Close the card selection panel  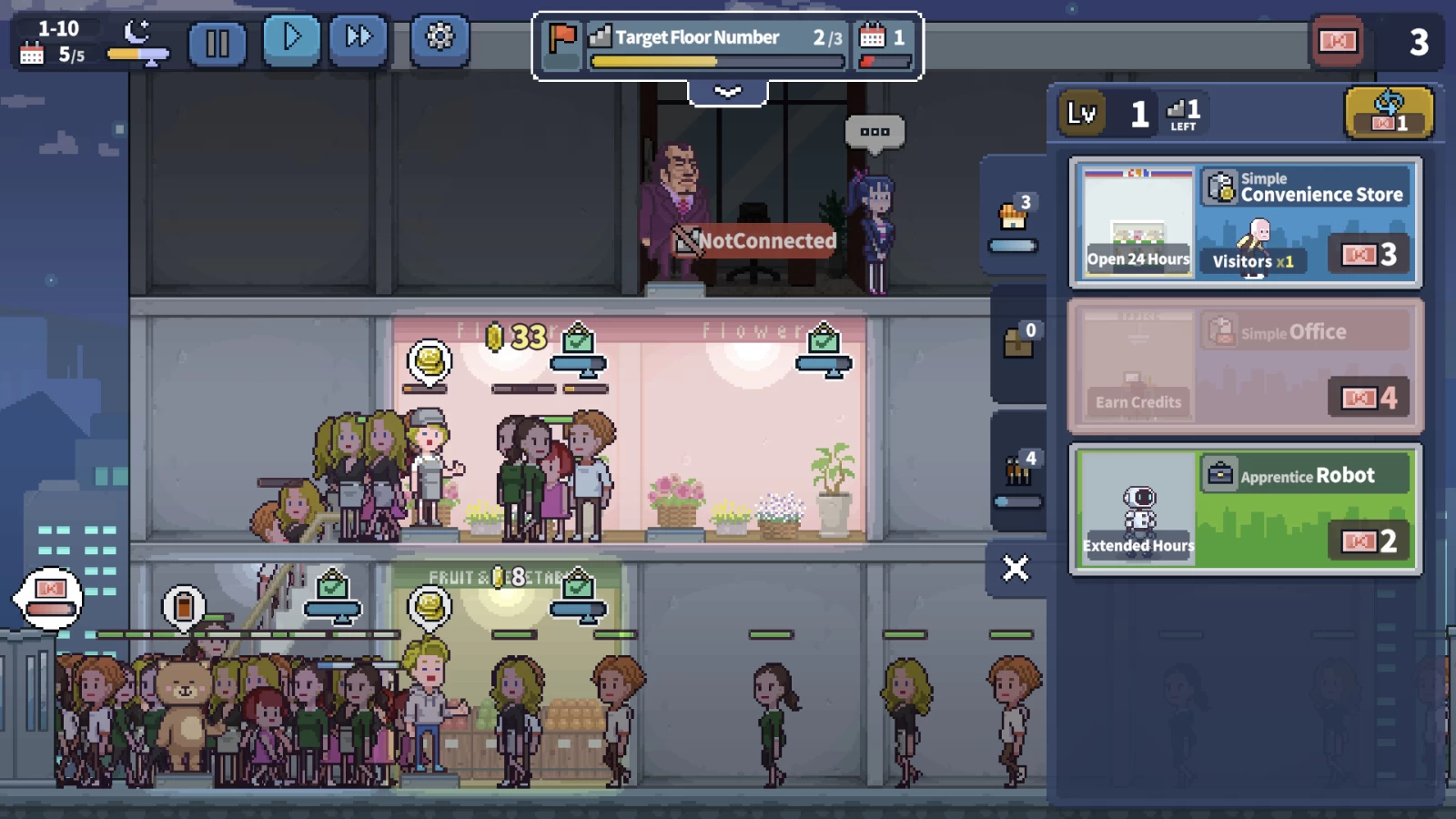coord(1015,569)
